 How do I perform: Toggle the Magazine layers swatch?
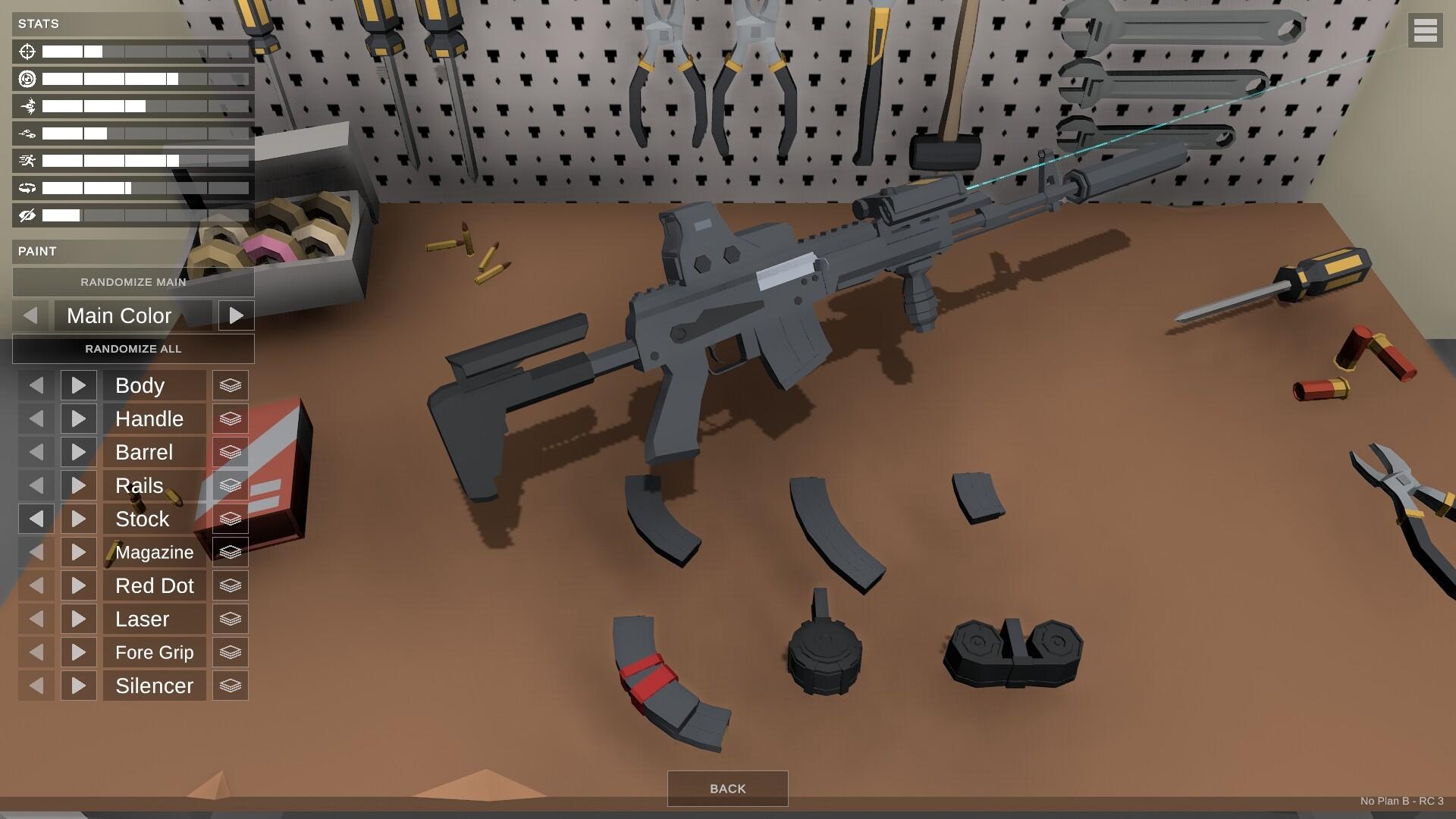click(x=230, y=552)
